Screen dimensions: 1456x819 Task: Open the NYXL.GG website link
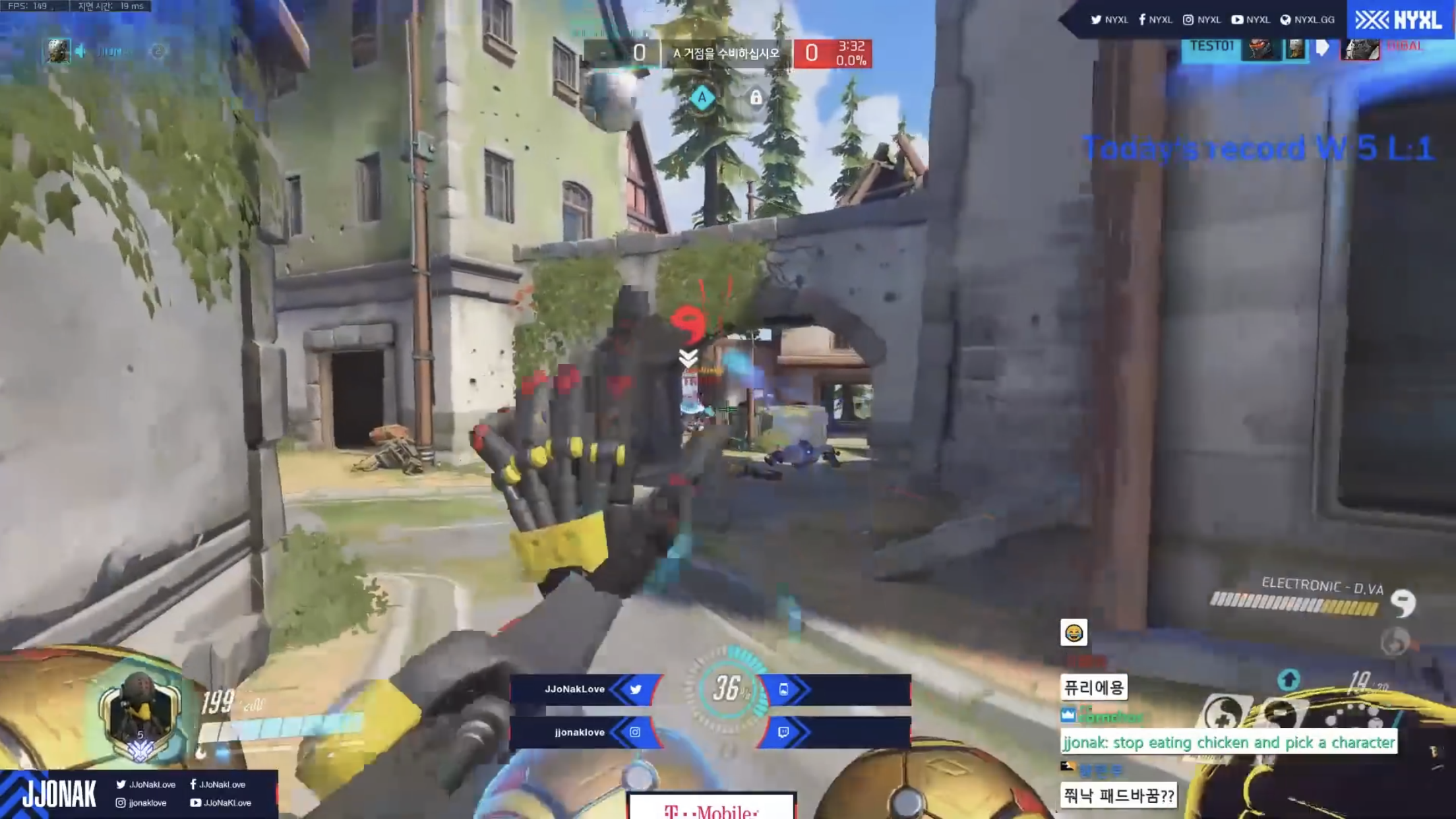tap(1307, 20)
